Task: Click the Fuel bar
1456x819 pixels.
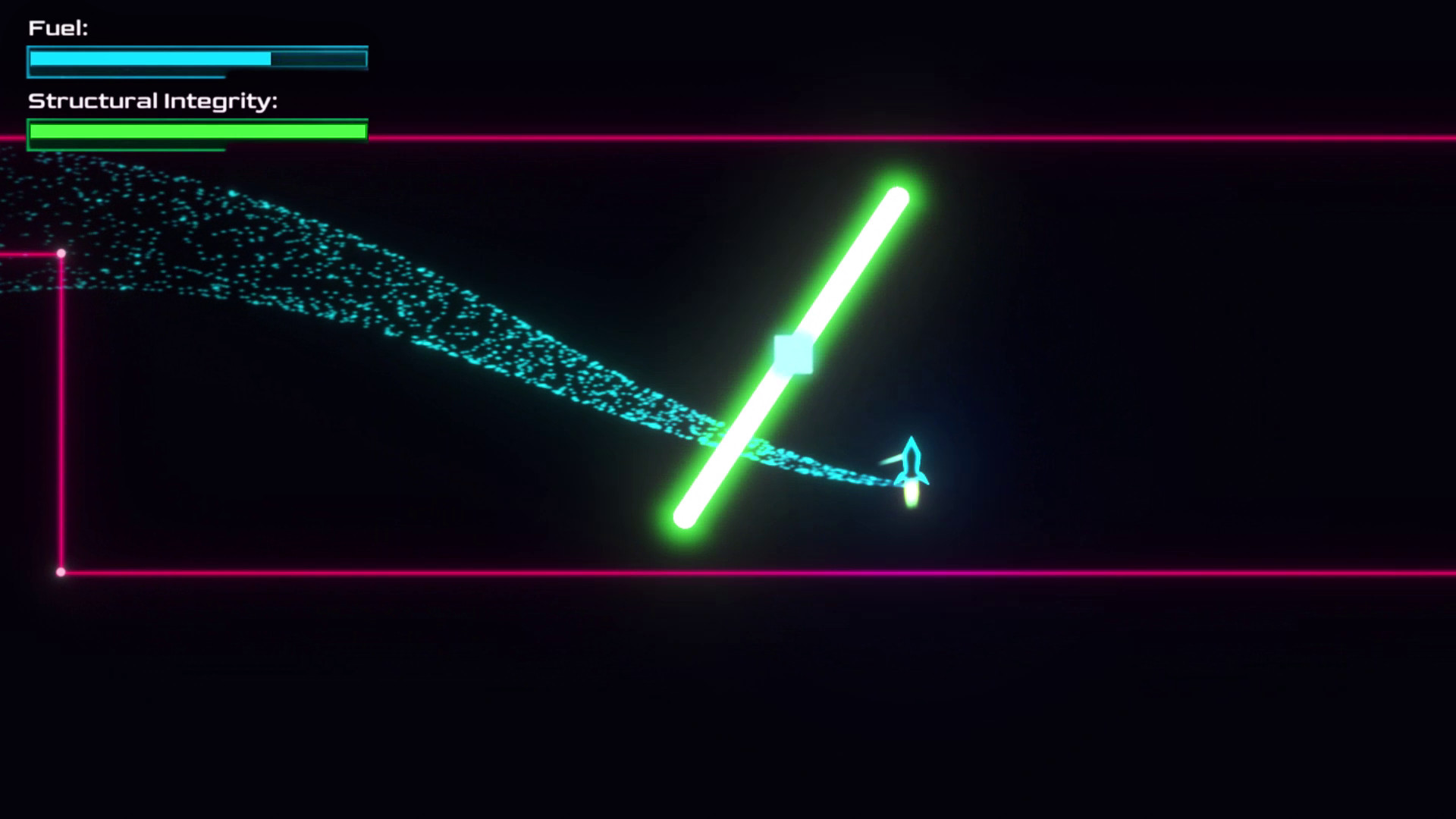Action: (x=197, y=58)
